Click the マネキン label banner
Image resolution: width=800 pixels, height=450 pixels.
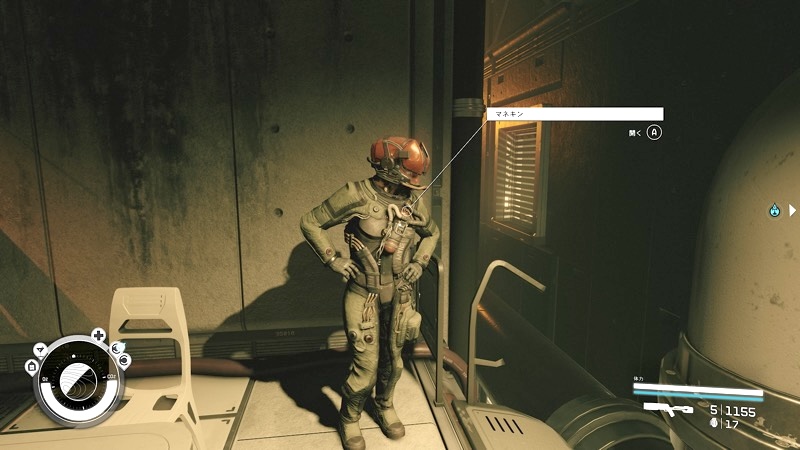pyautogui.click(x=575, y=114)
